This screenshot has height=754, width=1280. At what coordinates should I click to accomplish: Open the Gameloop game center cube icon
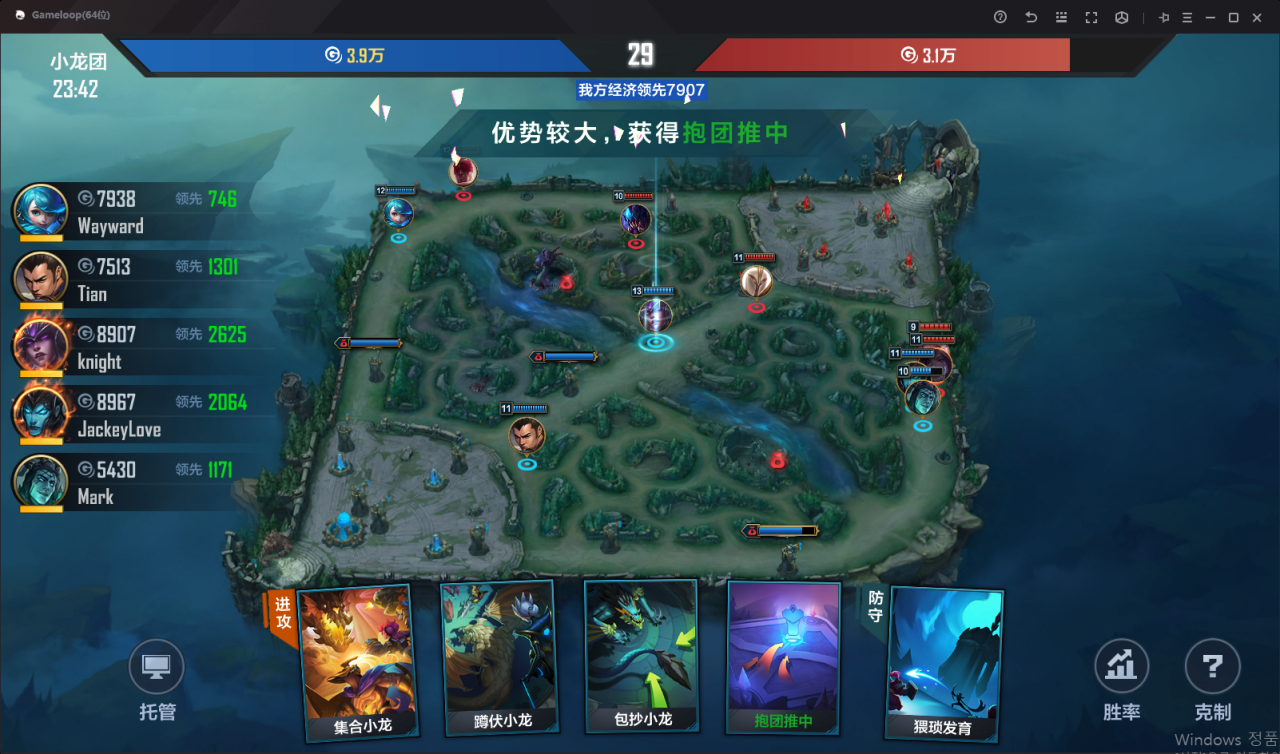click(1121, 17)
